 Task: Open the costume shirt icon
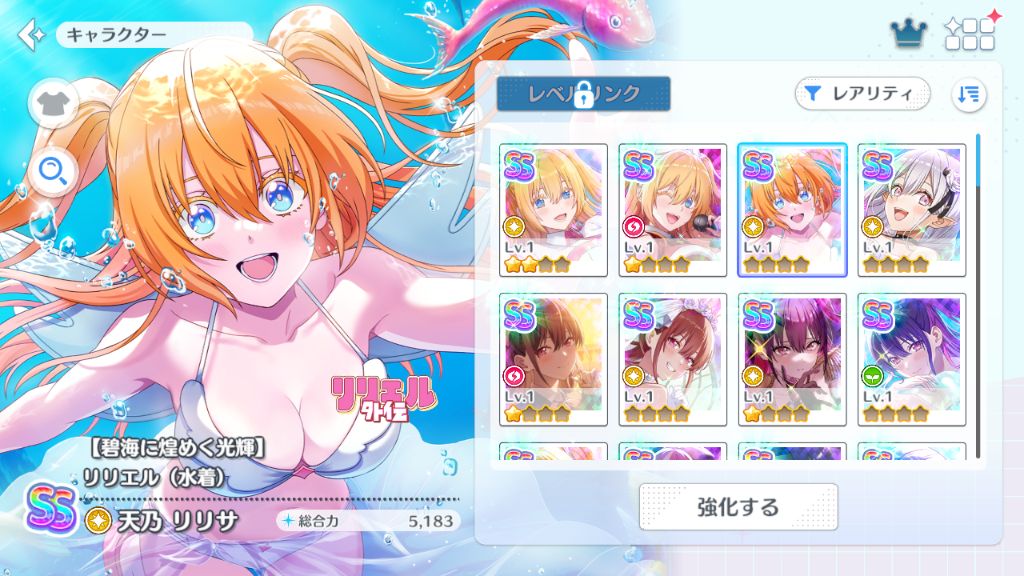pos(53,103)
